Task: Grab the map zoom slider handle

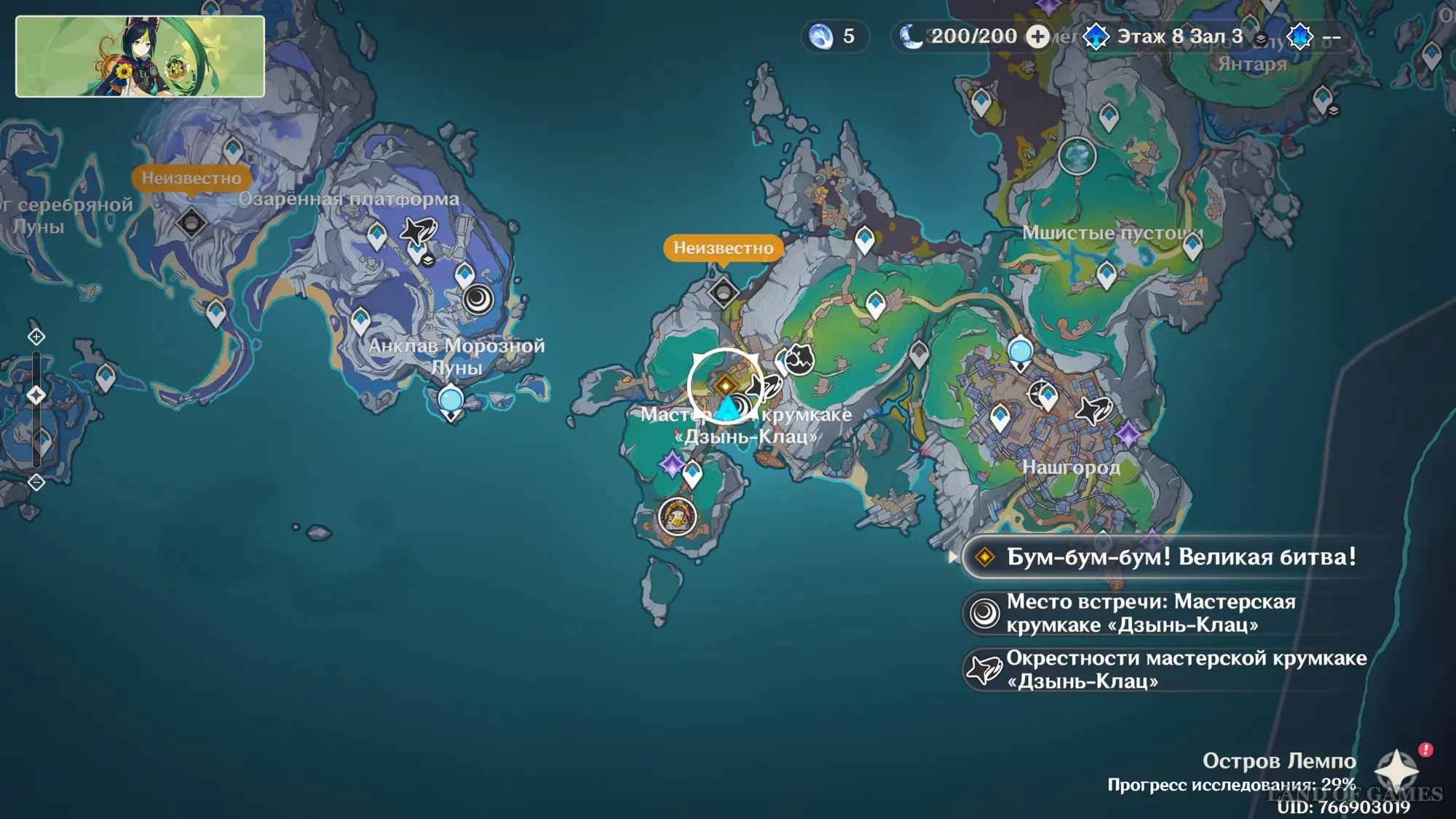Action: [x=36, y=395]
